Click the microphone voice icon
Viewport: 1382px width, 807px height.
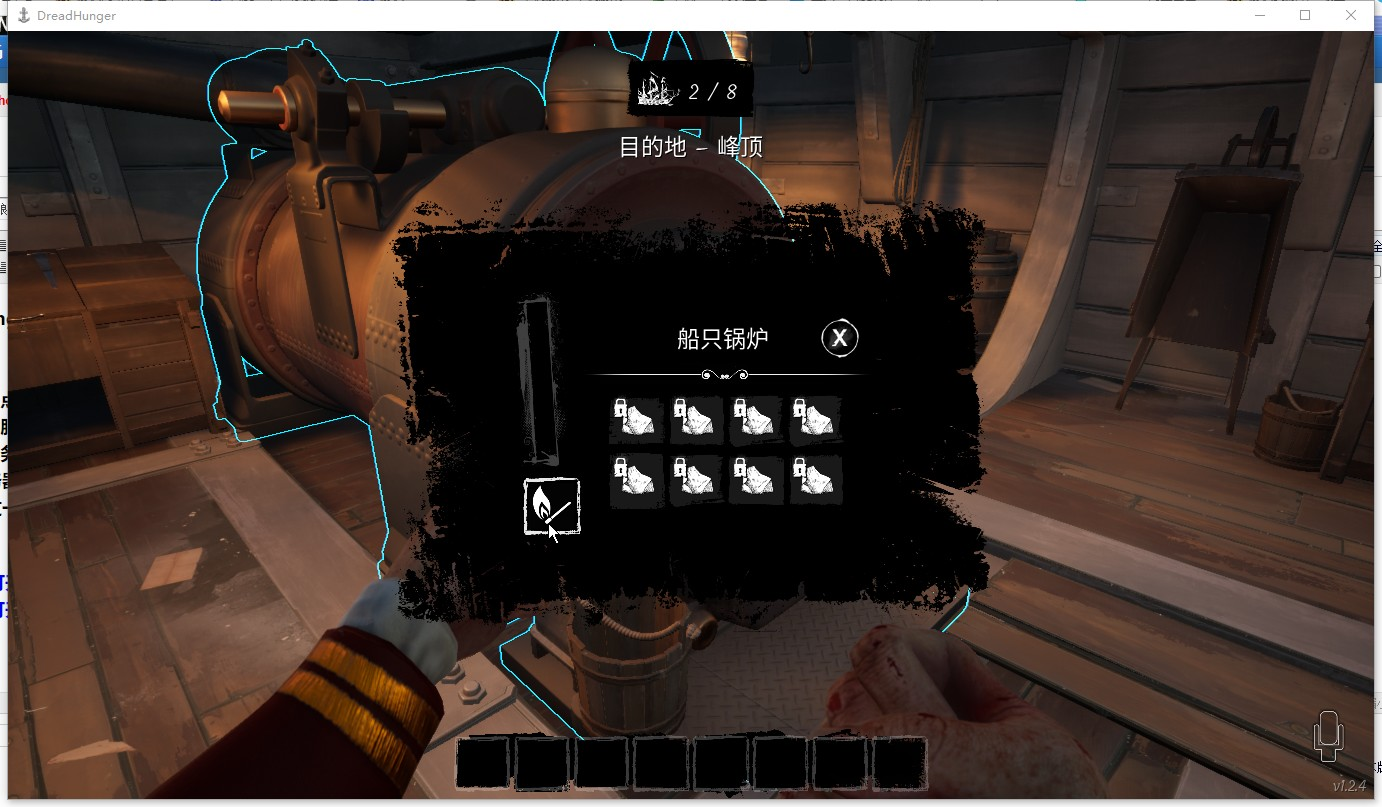(1328, 736)
